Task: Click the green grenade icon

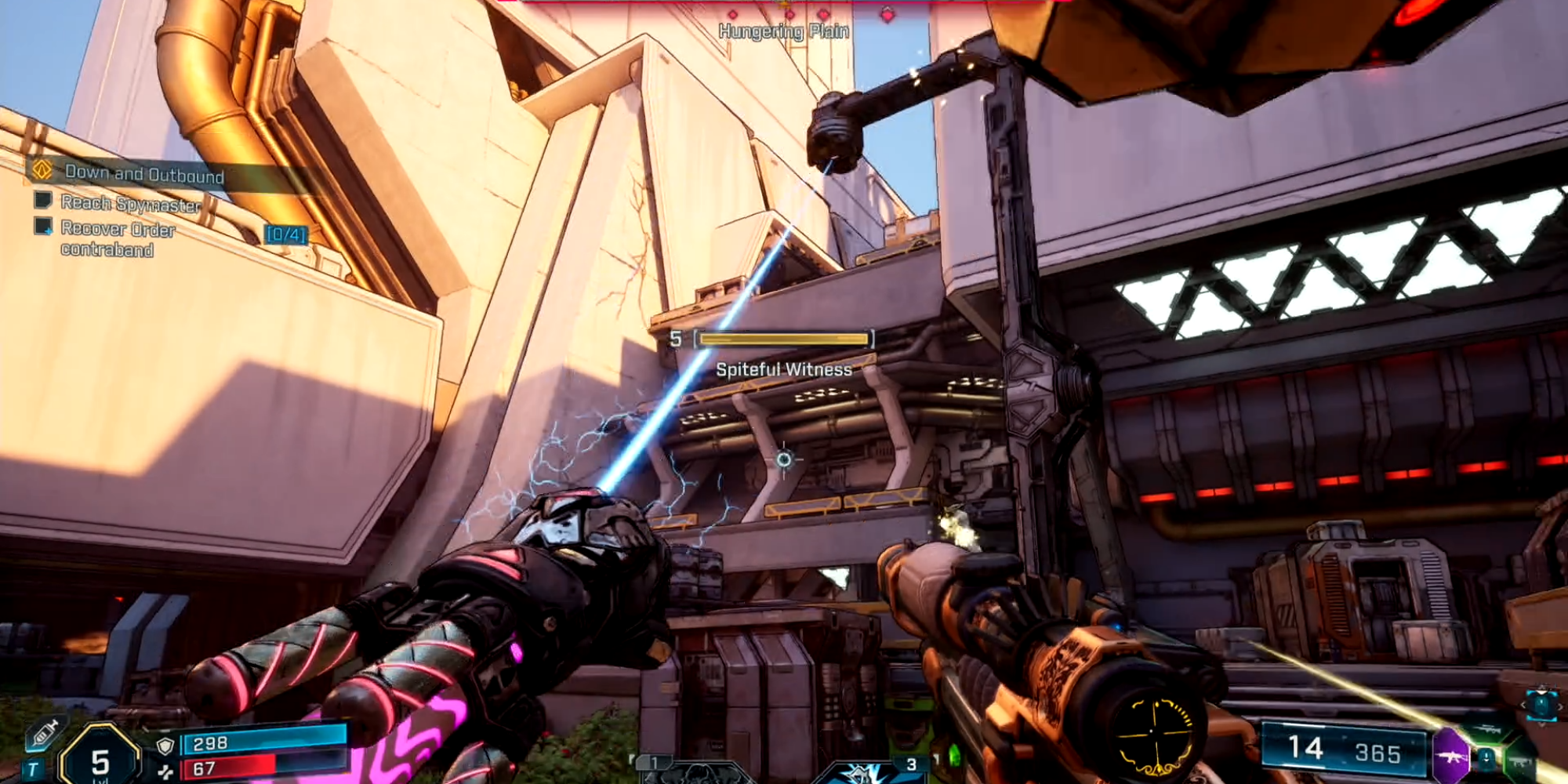Action: tap(954, 757)
